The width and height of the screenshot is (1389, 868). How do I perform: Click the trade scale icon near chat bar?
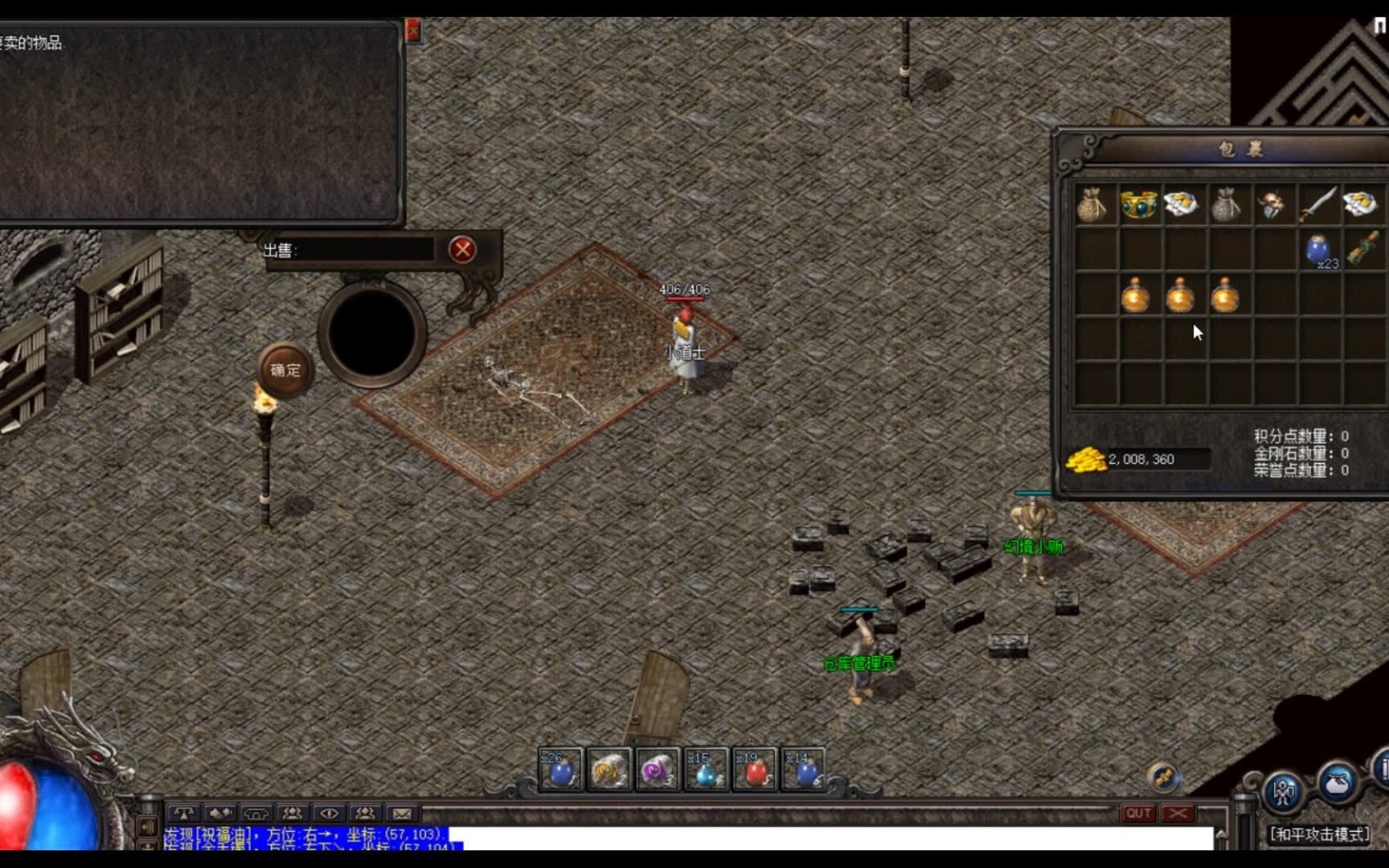[x=183, y=814]
